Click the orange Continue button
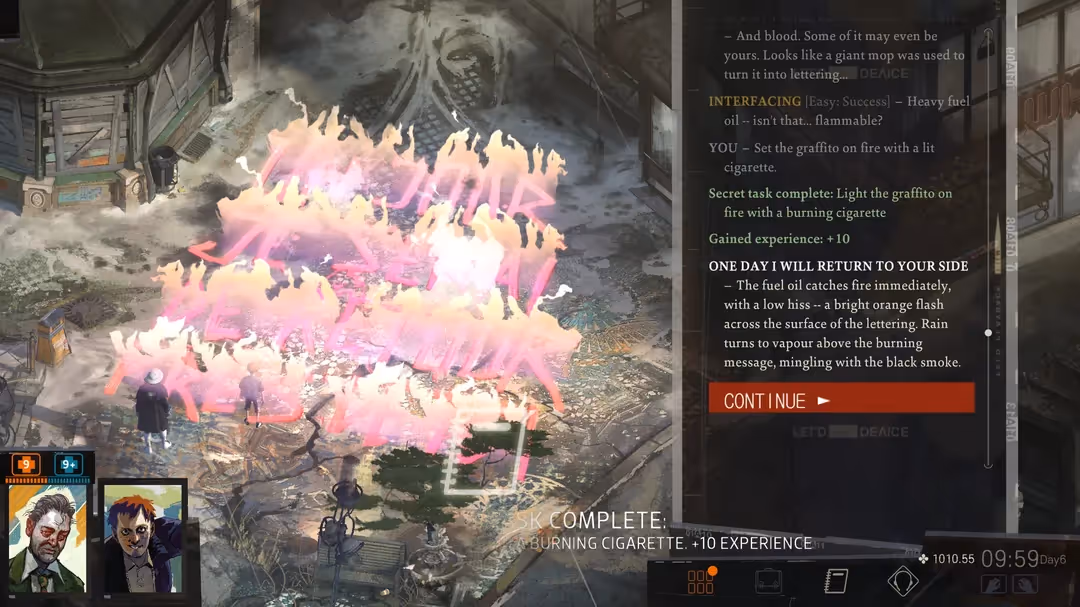Screen dimensions: 1080x607 [x=841, y=398]
